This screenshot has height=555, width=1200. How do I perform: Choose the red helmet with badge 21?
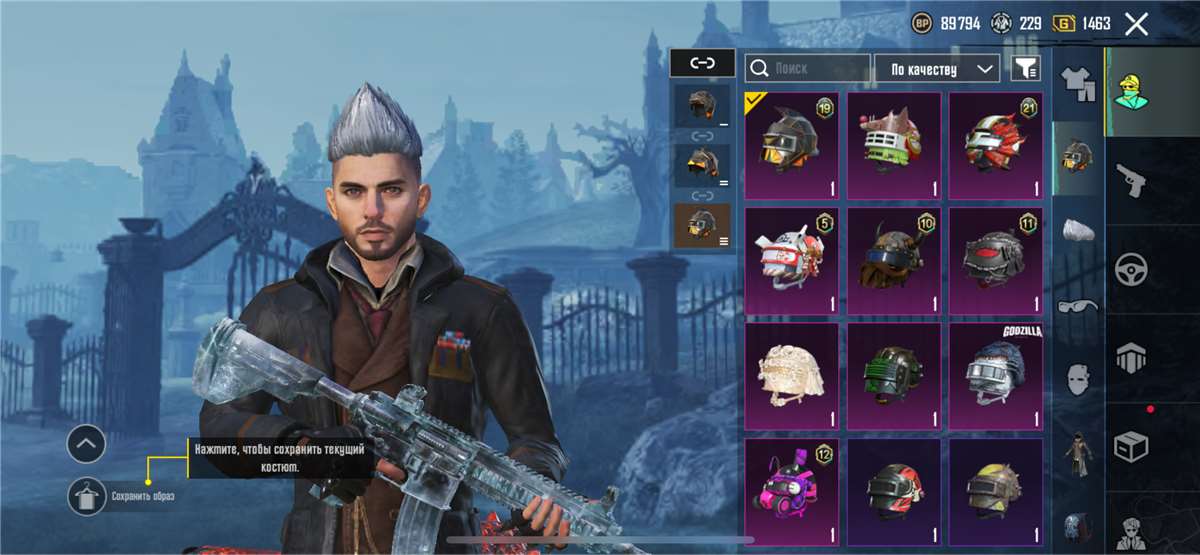pyautogui.click(x=995, y=144)
